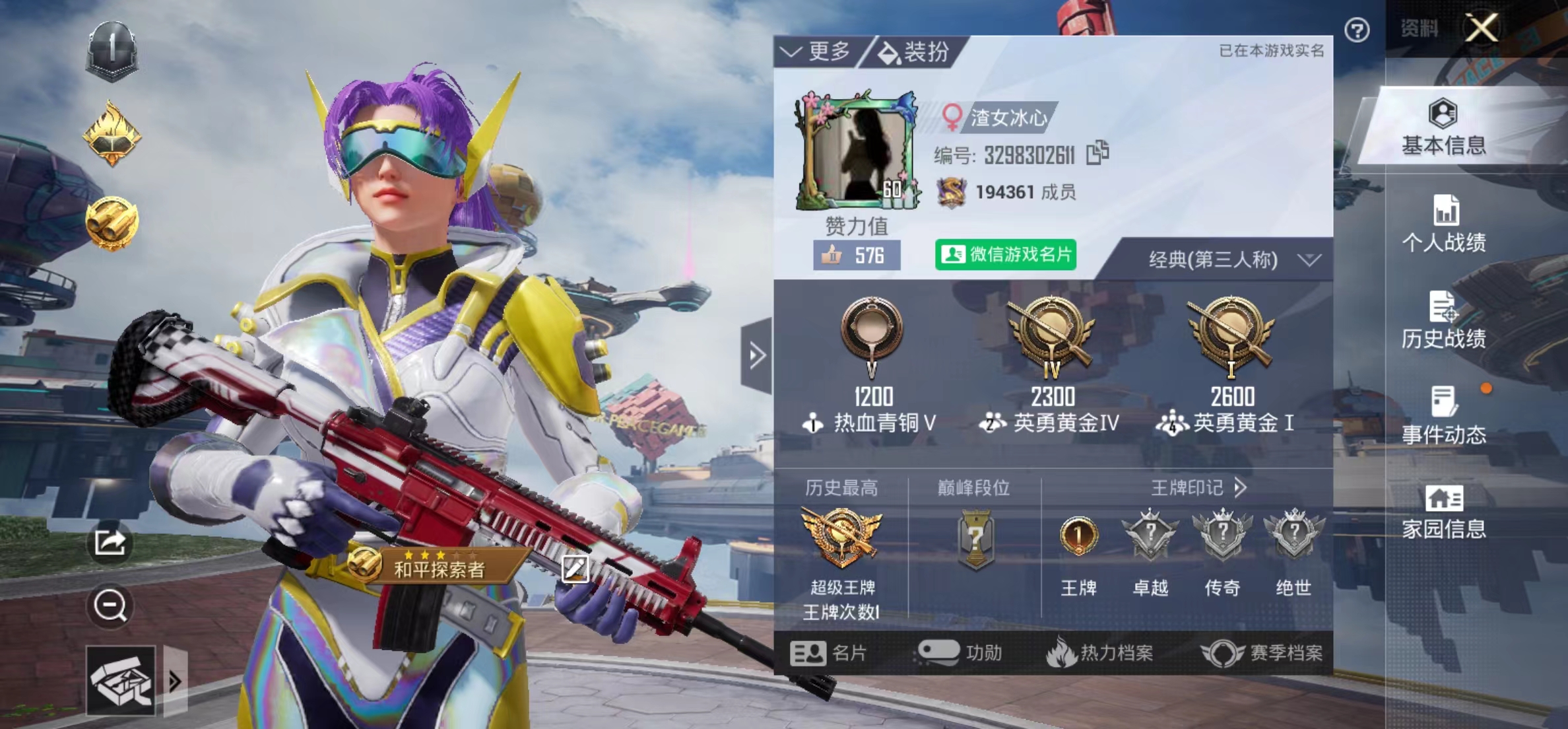Expand the 更多 (More) menu
1568x729 pixels.
(817, 52)
